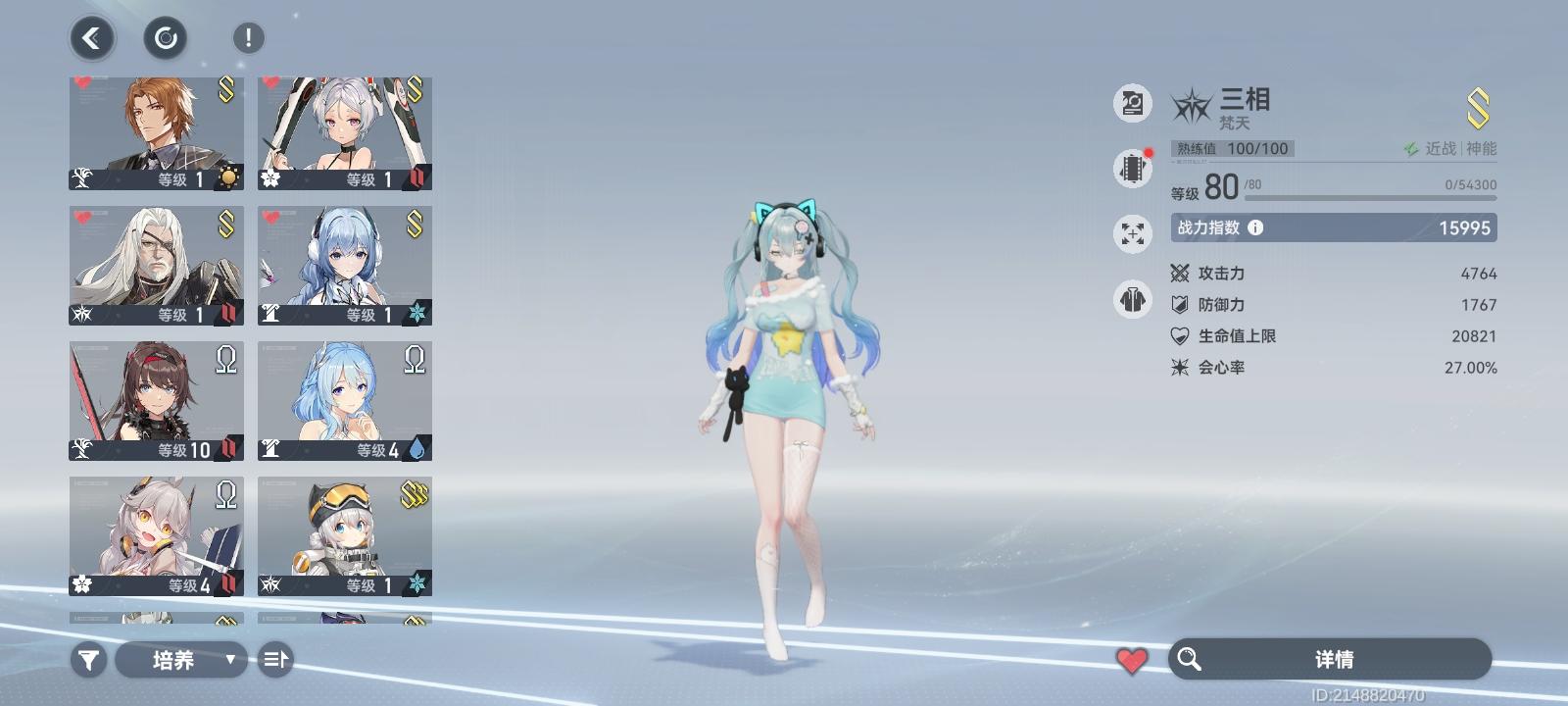Image resolution: width=1568 pixels, height=706 pixels.
Task: Open the media/video panel with red notification dot
Action: [1132, 167]
